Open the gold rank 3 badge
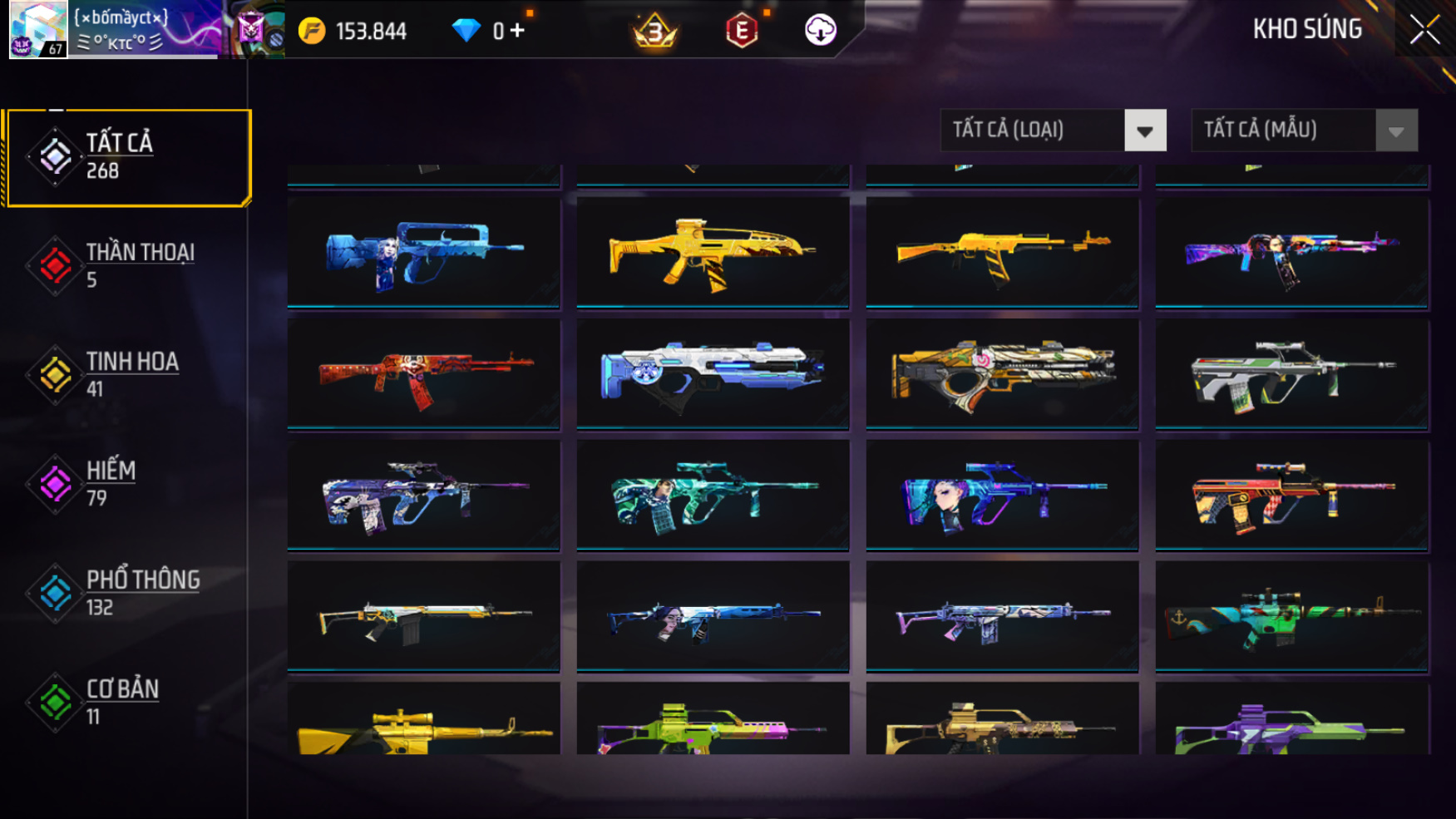 (655, 32)
